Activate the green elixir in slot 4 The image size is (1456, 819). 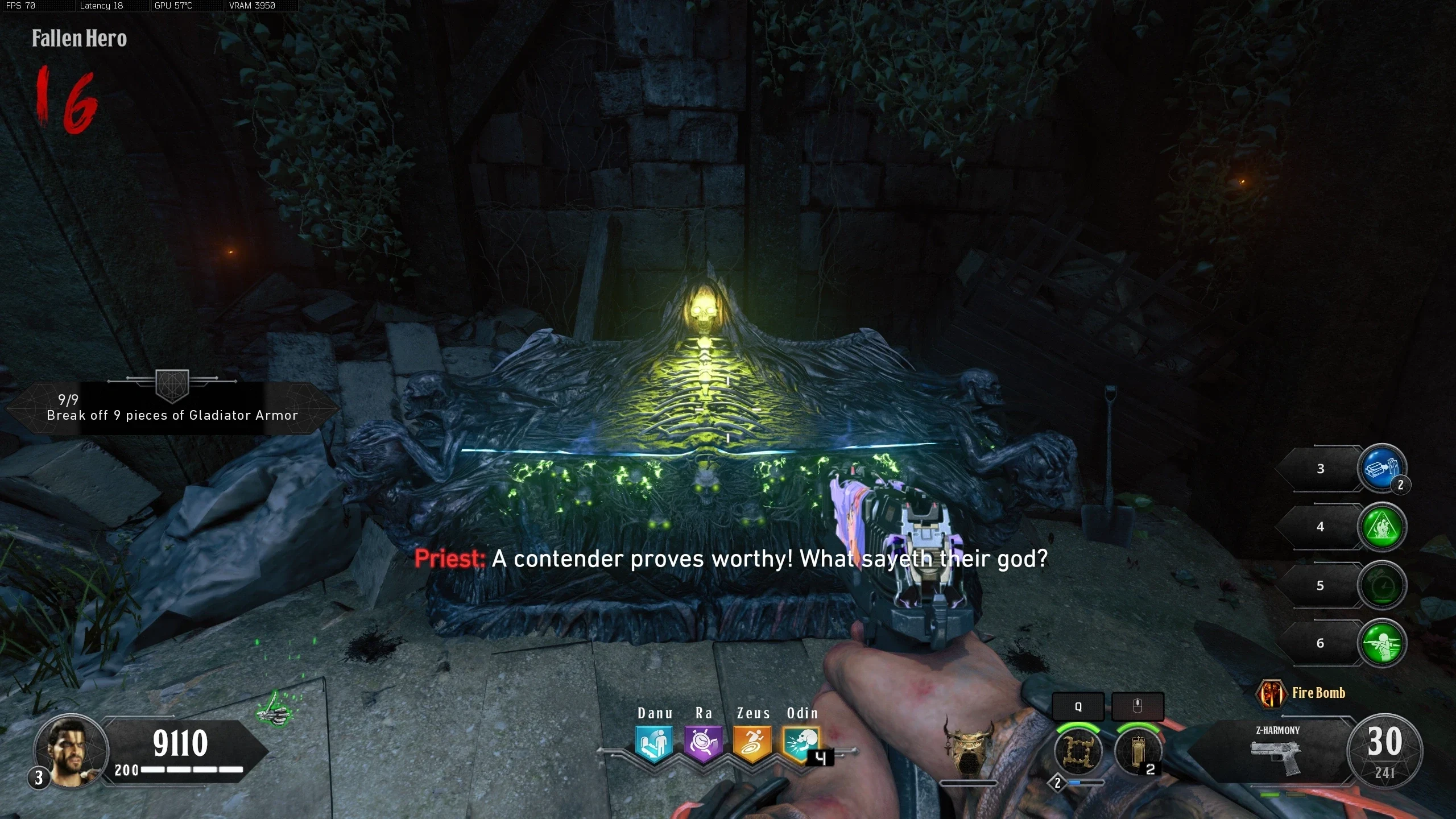pos(1382,527)
